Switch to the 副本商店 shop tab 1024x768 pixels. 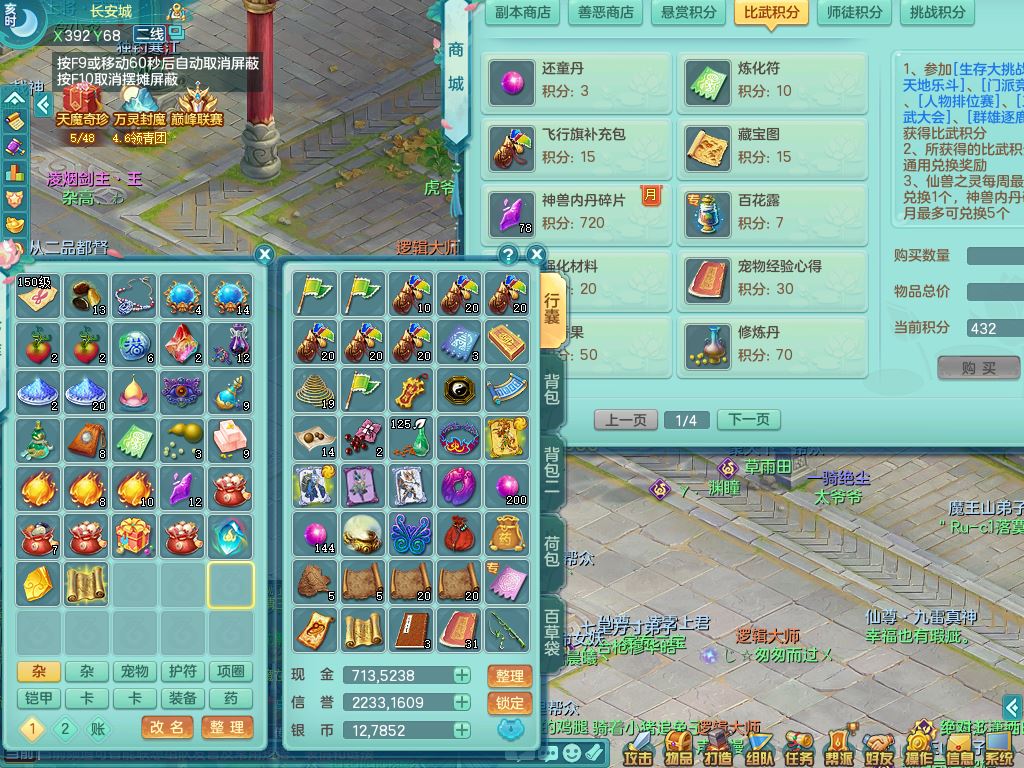point(523,12)
